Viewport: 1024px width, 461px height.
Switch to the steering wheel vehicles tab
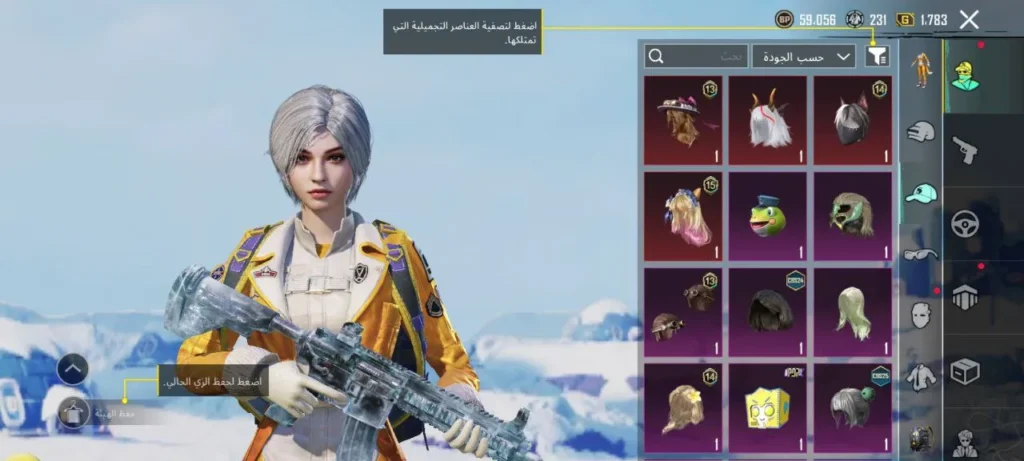pyautogui.click(x=965, y=223)
